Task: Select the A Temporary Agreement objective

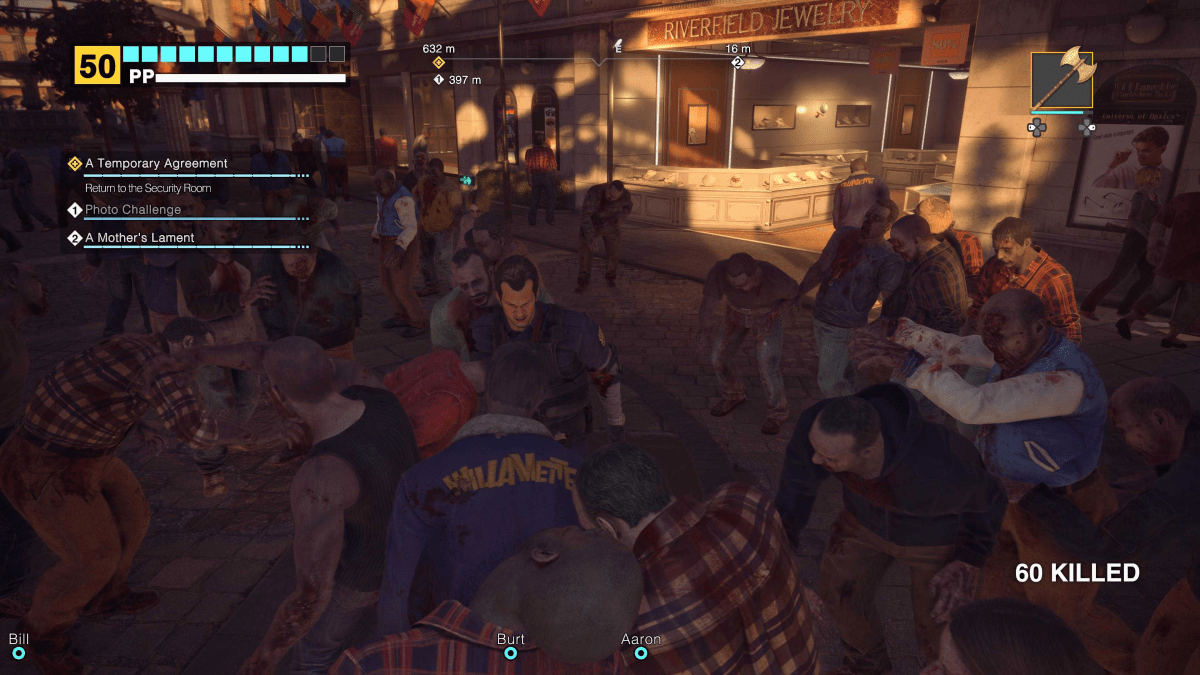Action: click(x=156, y=163)
